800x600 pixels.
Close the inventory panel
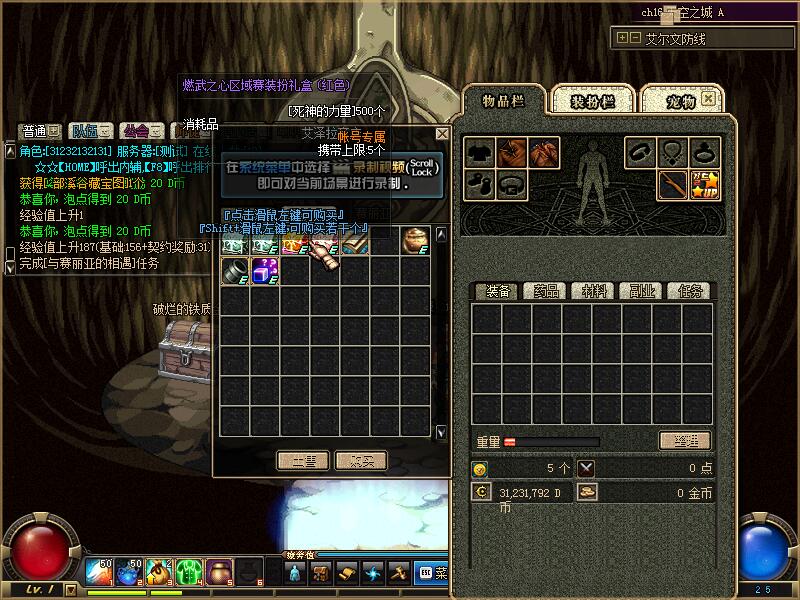[708, 99]
